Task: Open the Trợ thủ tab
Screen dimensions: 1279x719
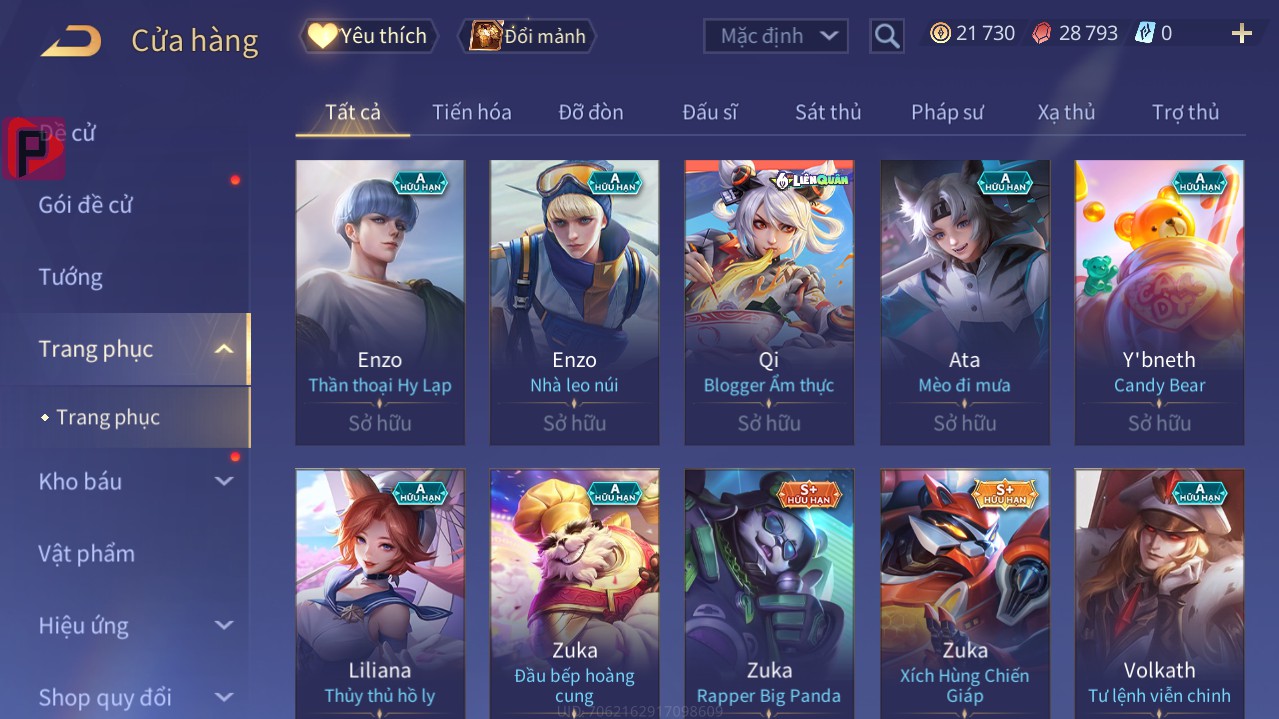Action: [1185, 112]
